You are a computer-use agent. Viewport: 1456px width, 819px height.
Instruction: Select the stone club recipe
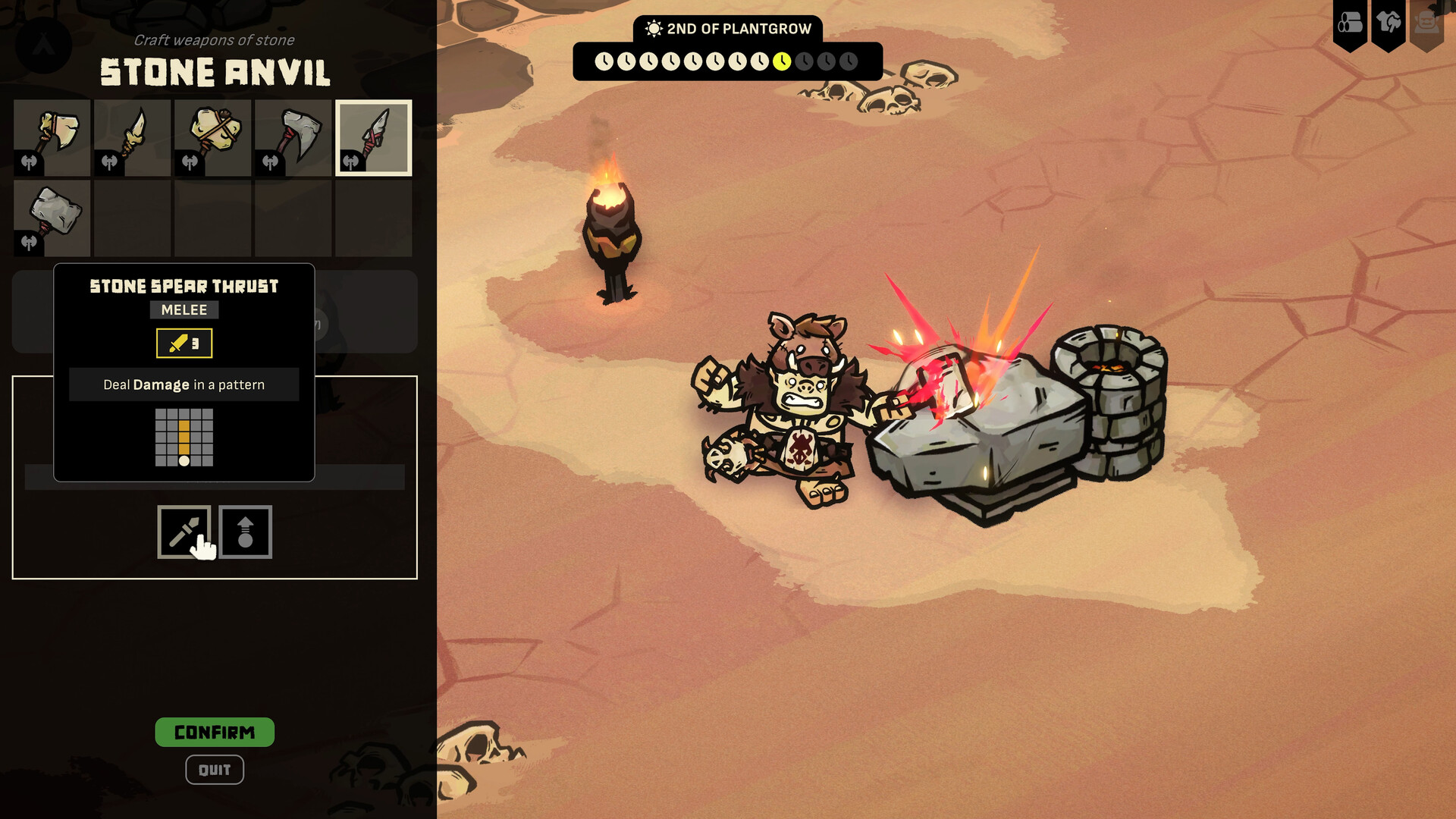[212, 136]
